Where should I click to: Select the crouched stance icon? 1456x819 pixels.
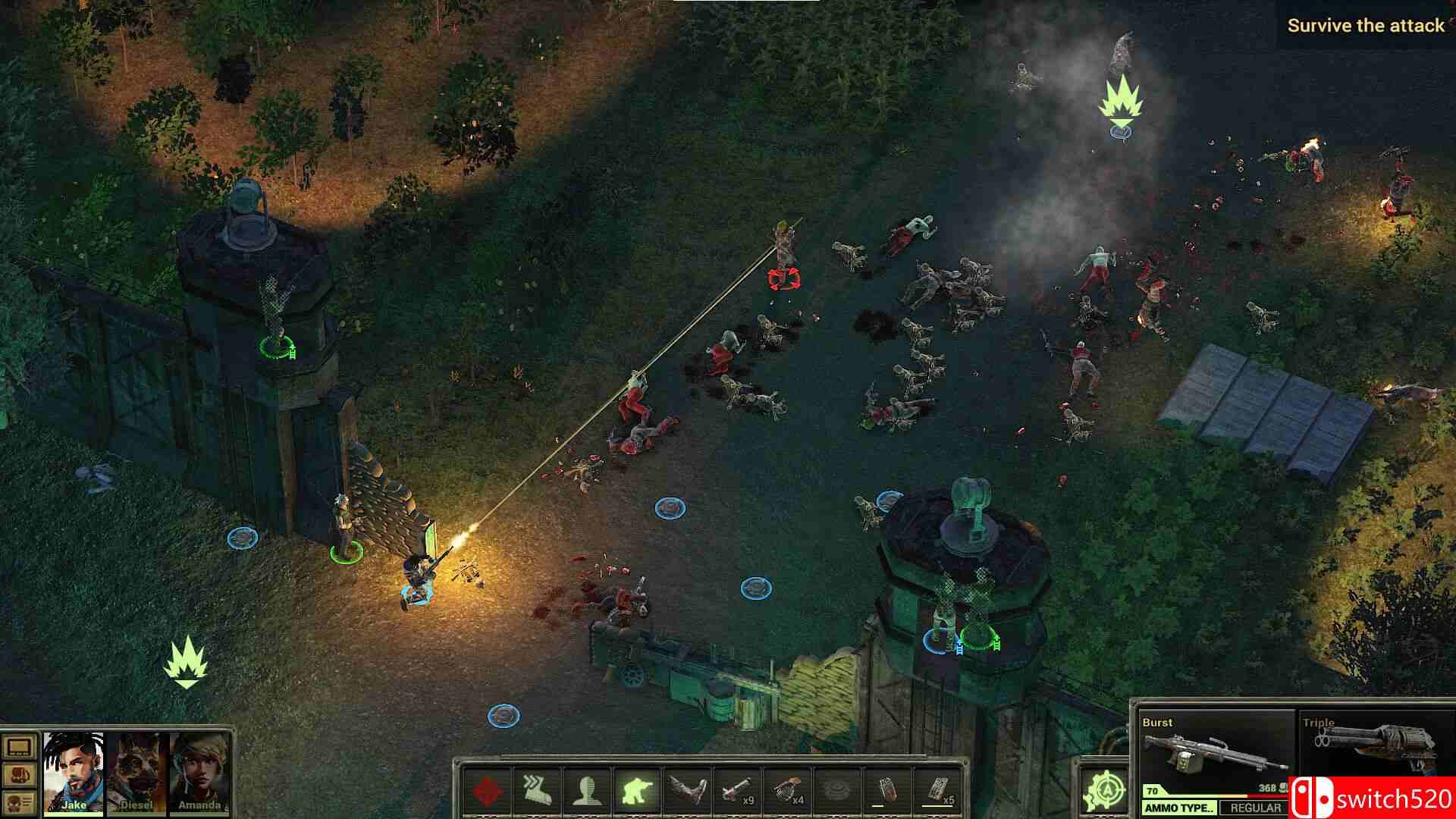point(637,789)
